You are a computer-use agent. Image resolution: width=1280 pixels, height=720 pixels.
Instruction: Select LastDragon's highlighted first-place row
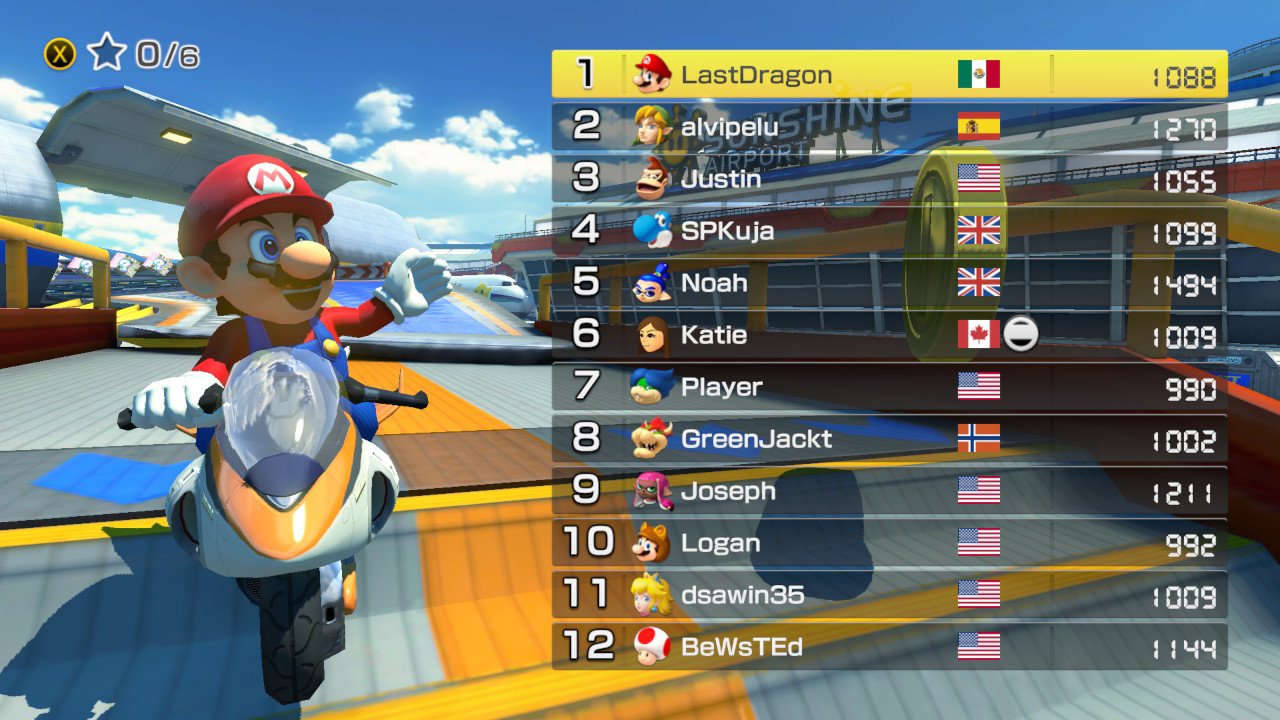[x=889, y=74]
